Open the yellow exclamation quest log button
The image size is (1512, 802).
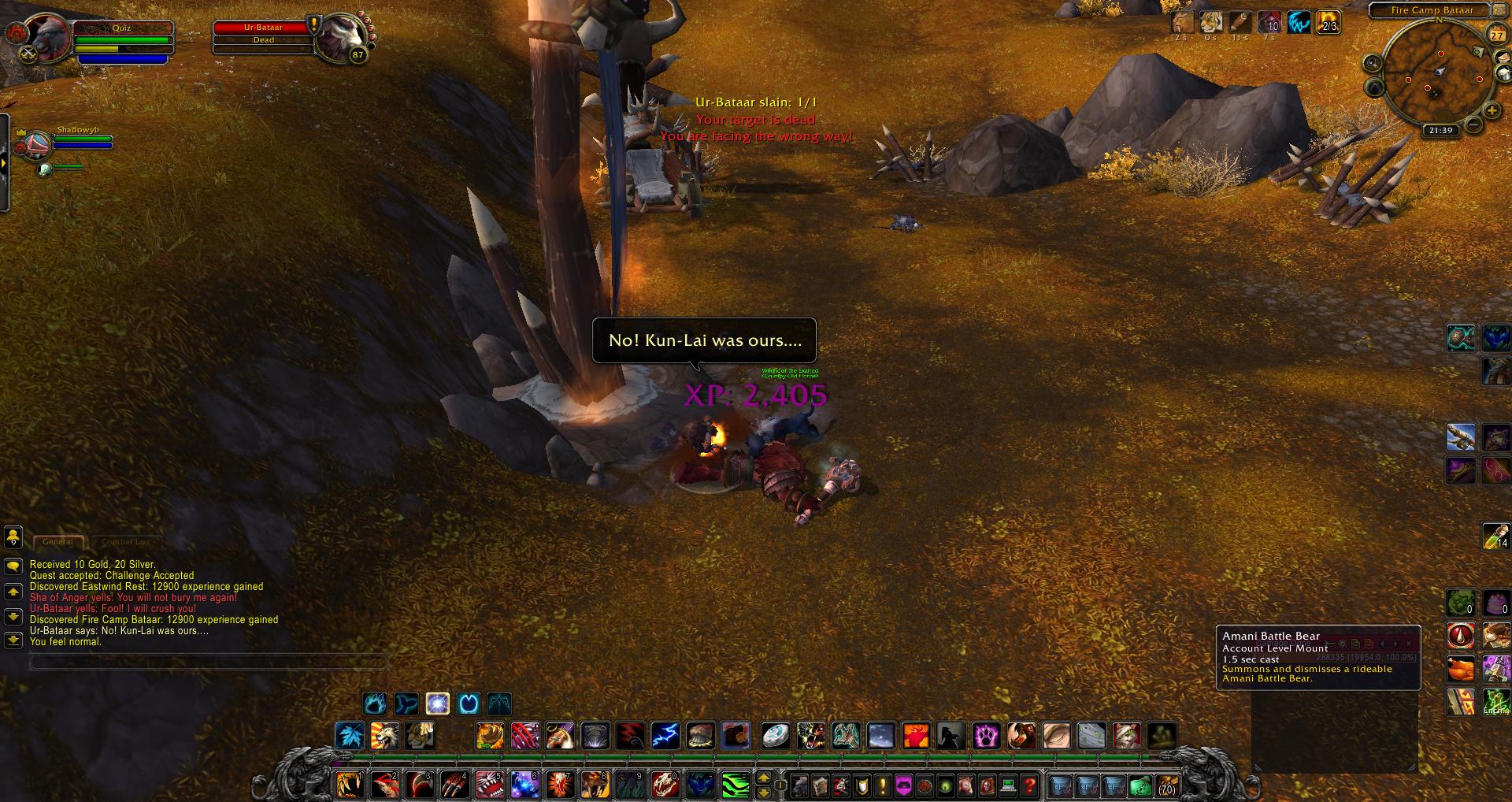click(883, 785)
